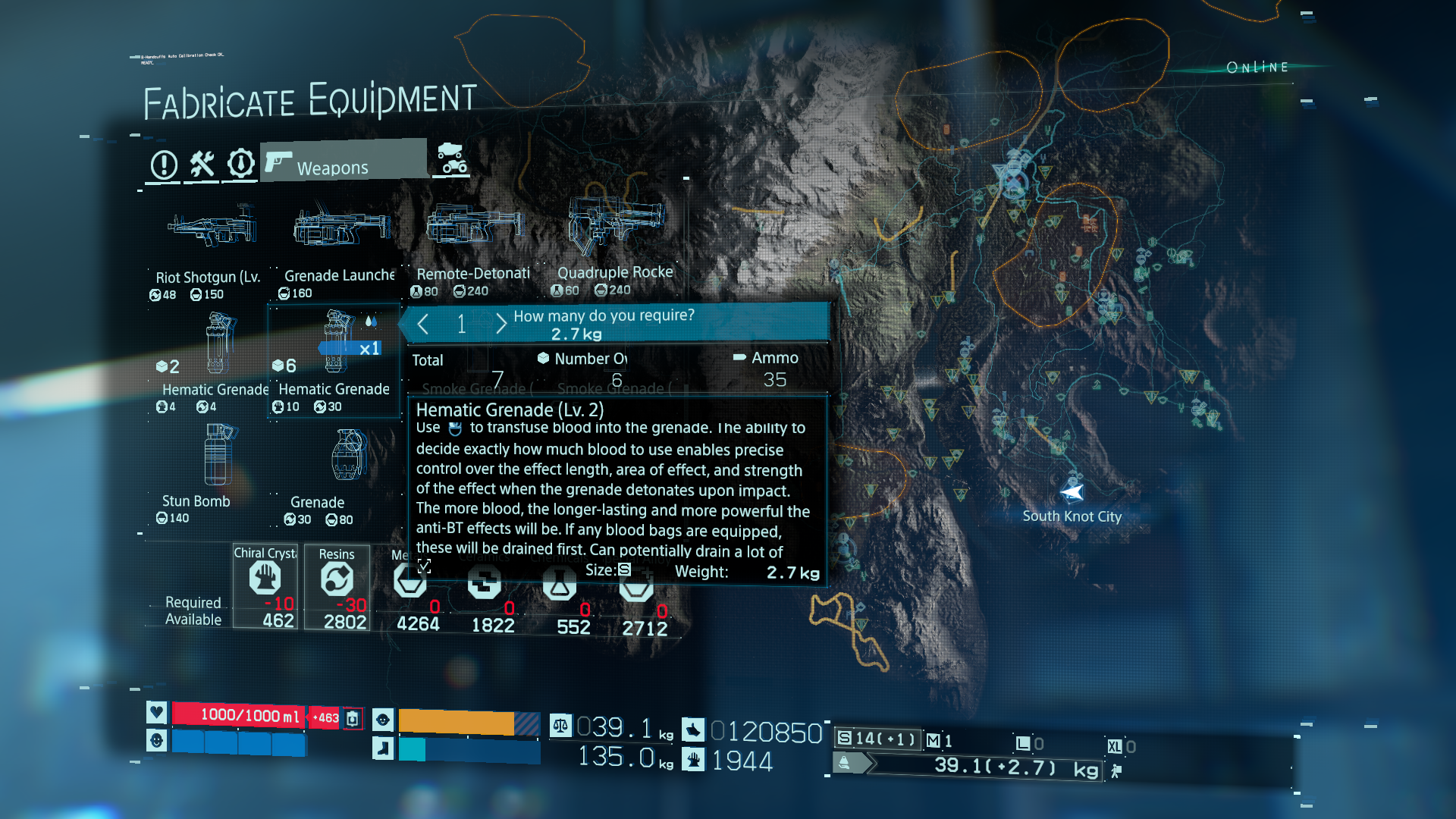Open the tools tab with wrench icon
Screen dimensions: 1456x819
click(x=202, y=164)
